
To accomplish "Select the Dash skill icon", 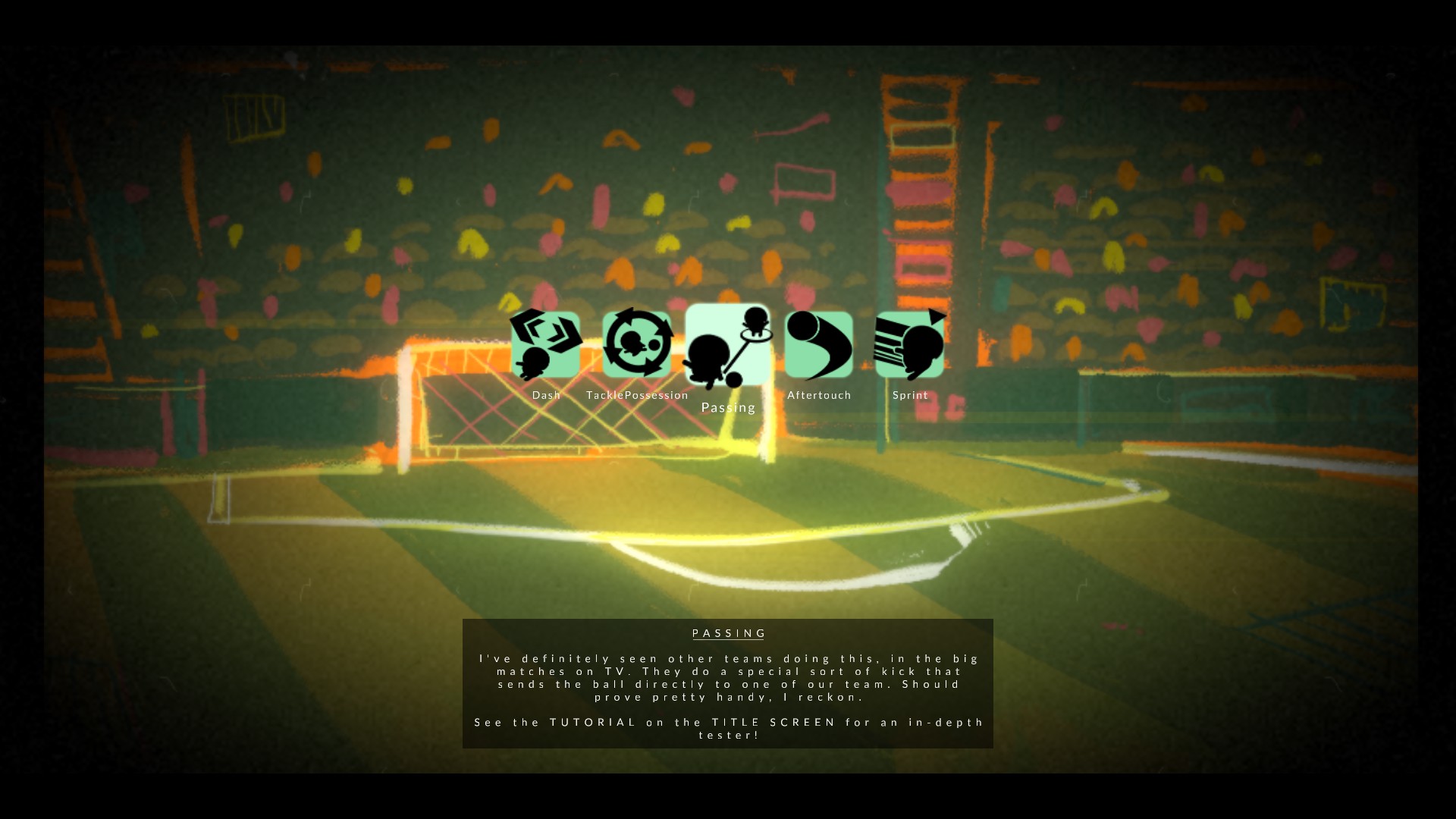I will pos(545,345).
